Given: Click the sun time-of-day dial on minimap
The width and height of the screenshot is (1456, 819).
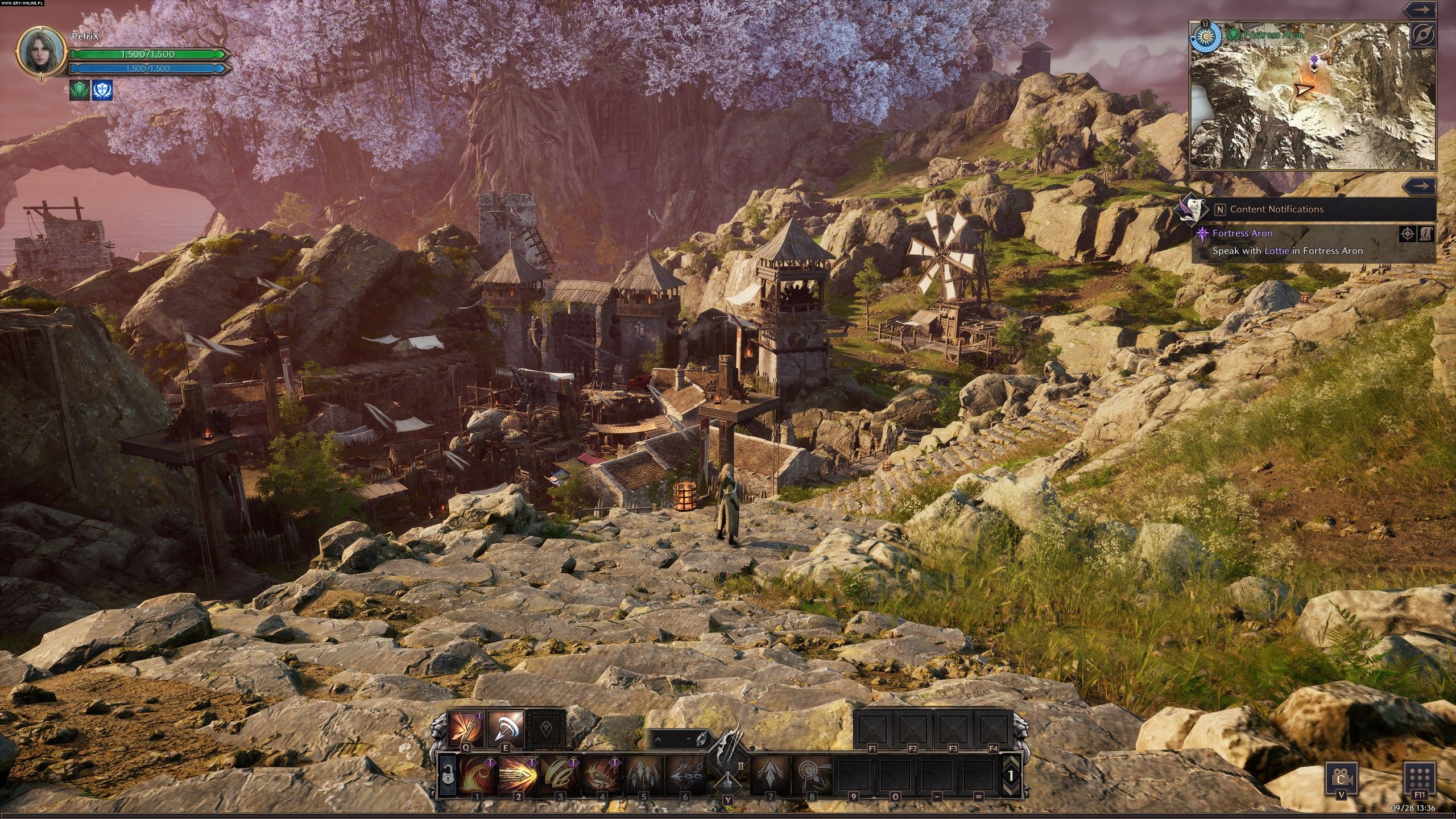Looking at the screenshot, I should pos(1205,38).
